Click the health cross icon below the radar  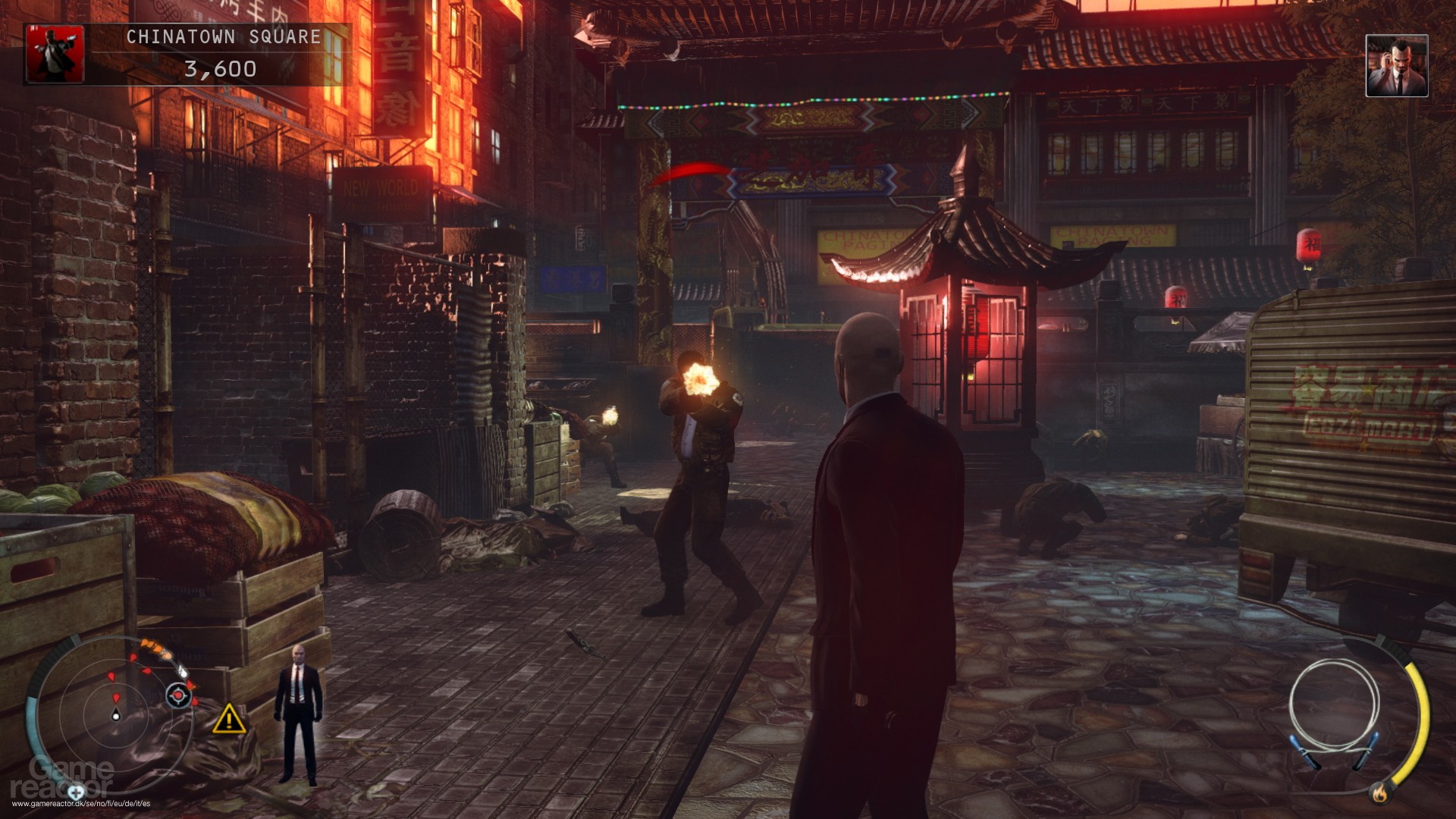[x=76, y=793]
